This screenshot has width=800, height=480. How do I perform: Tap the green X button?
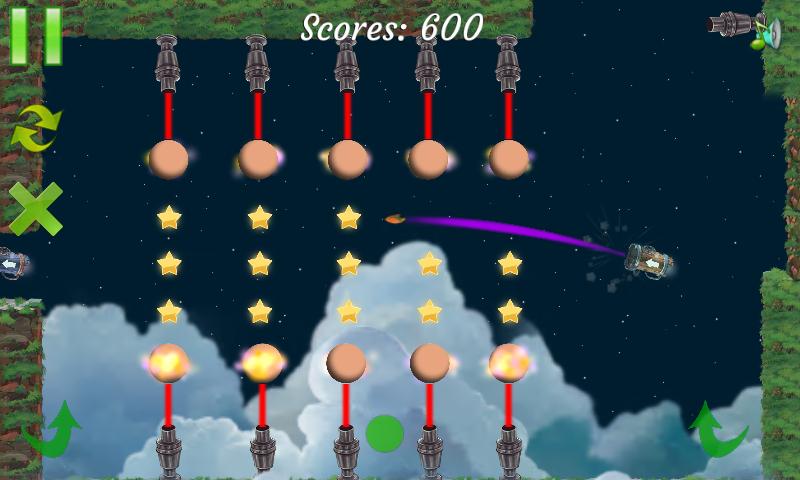point(35,208)
